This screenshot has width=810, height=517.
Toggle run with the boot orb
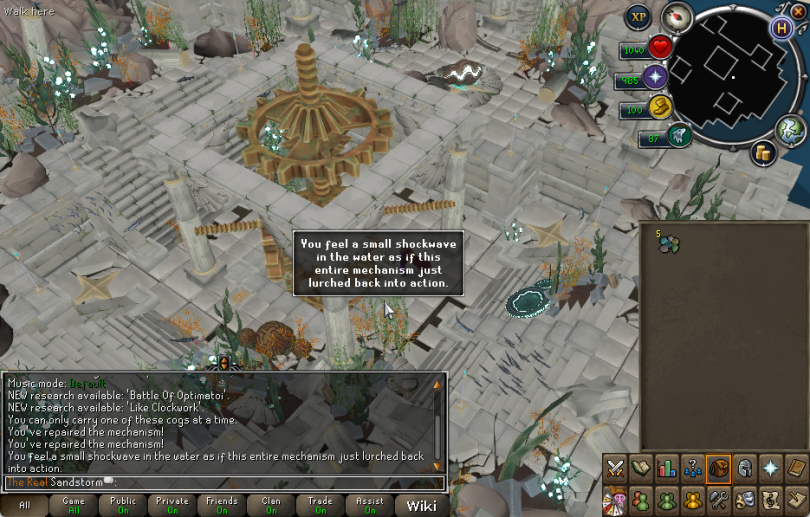coord(663,106)
